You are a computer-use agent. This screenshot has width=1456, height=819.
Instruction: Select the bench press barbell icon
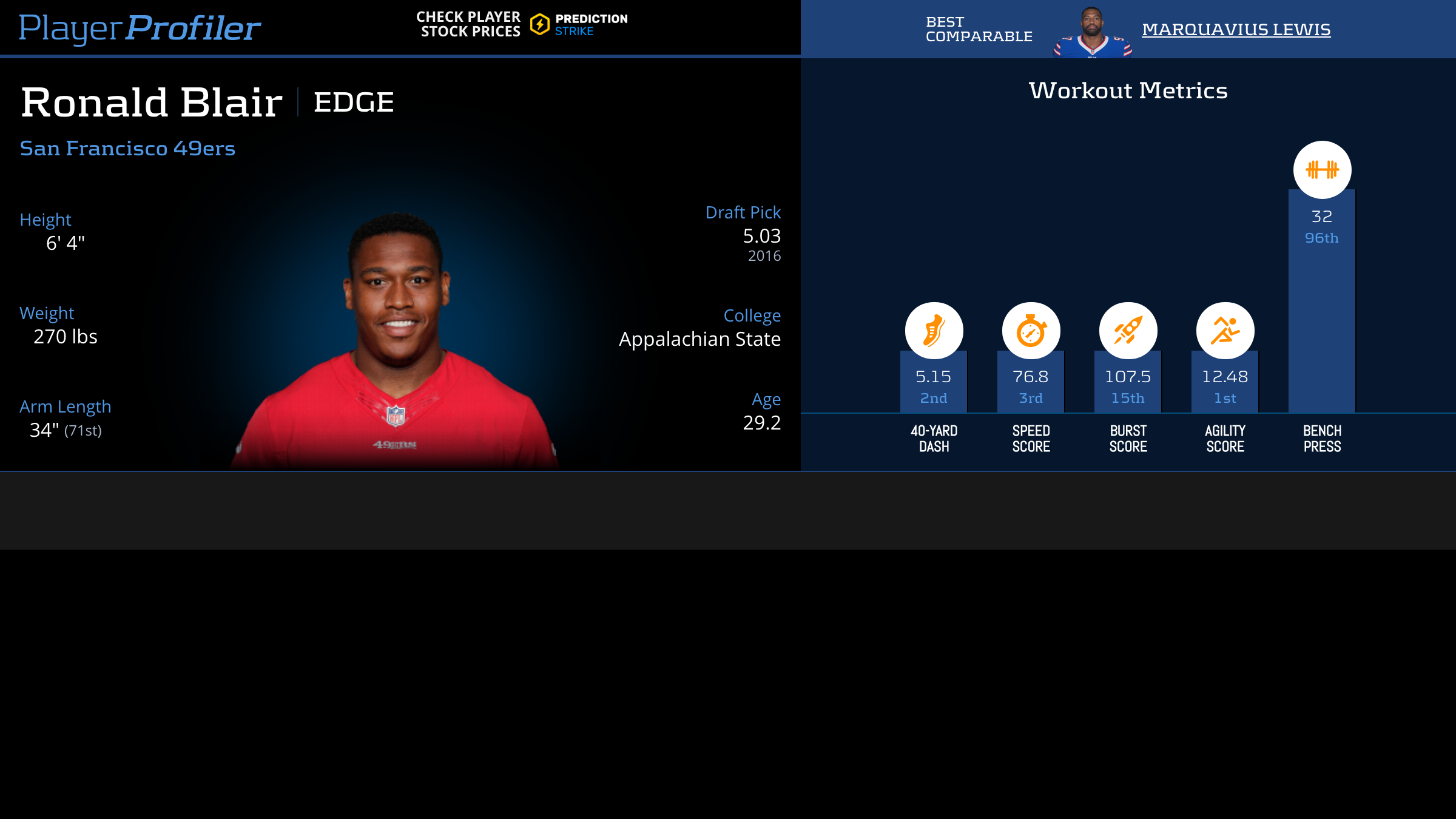[1322, 170]
